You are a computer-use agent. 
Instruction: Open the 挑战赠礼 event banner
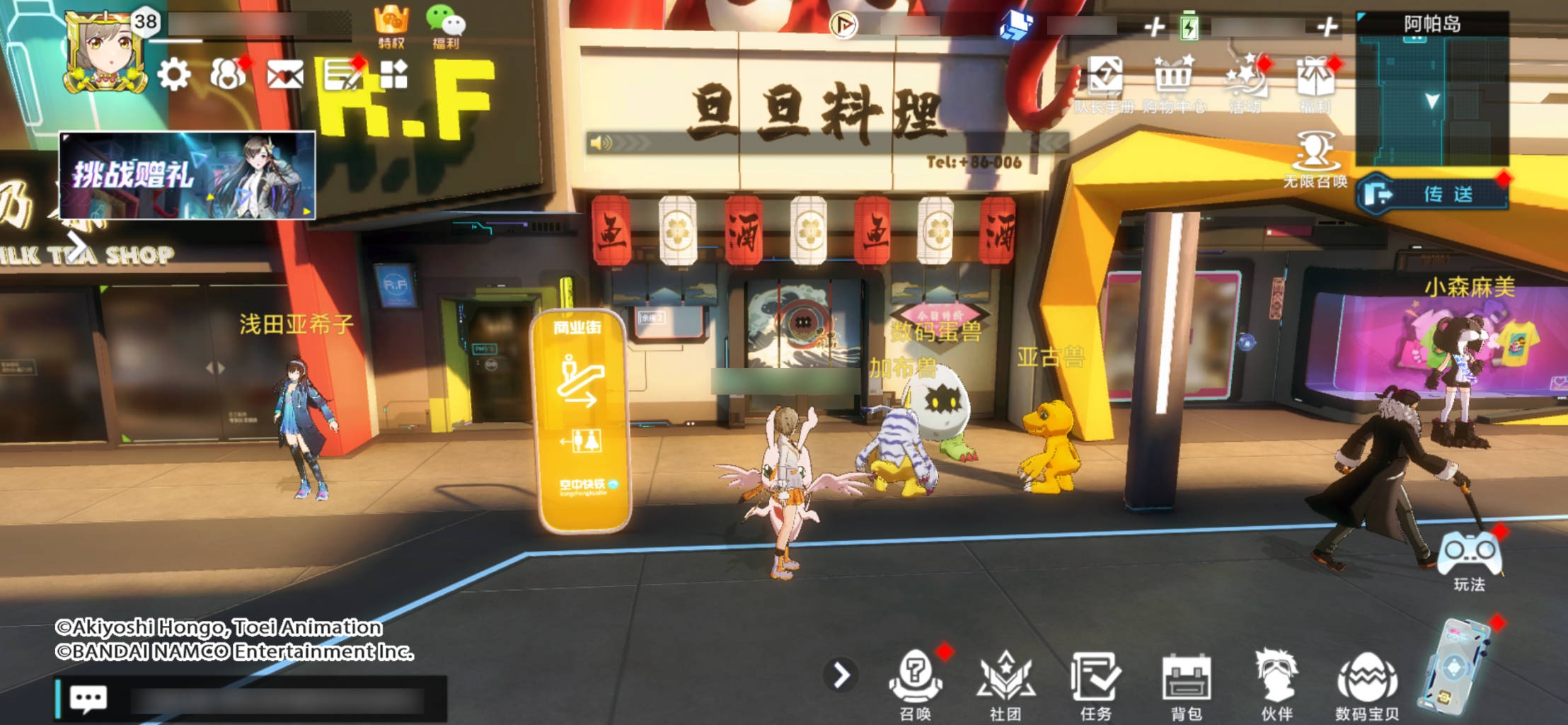pos(188,175)
